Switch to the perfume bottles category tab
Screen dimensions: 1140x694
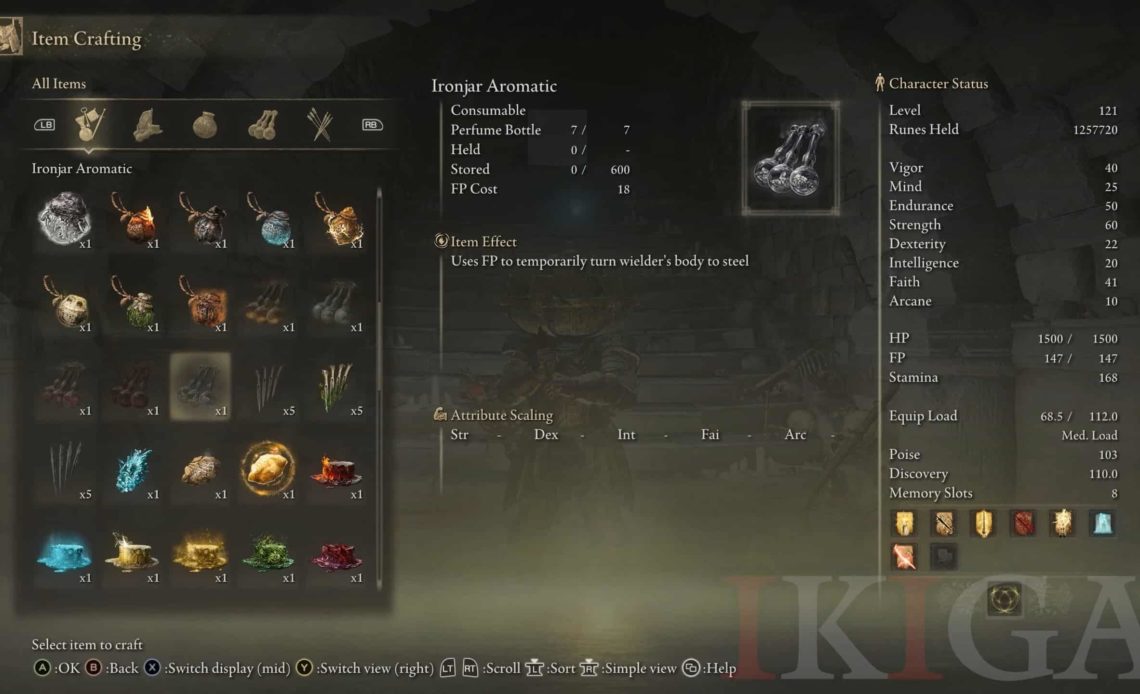coord(263,125)
